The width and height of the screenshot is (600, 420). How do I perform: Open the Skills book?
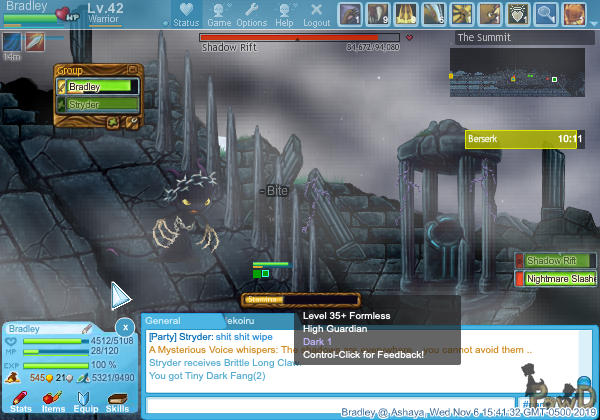(x=117, y=401)
